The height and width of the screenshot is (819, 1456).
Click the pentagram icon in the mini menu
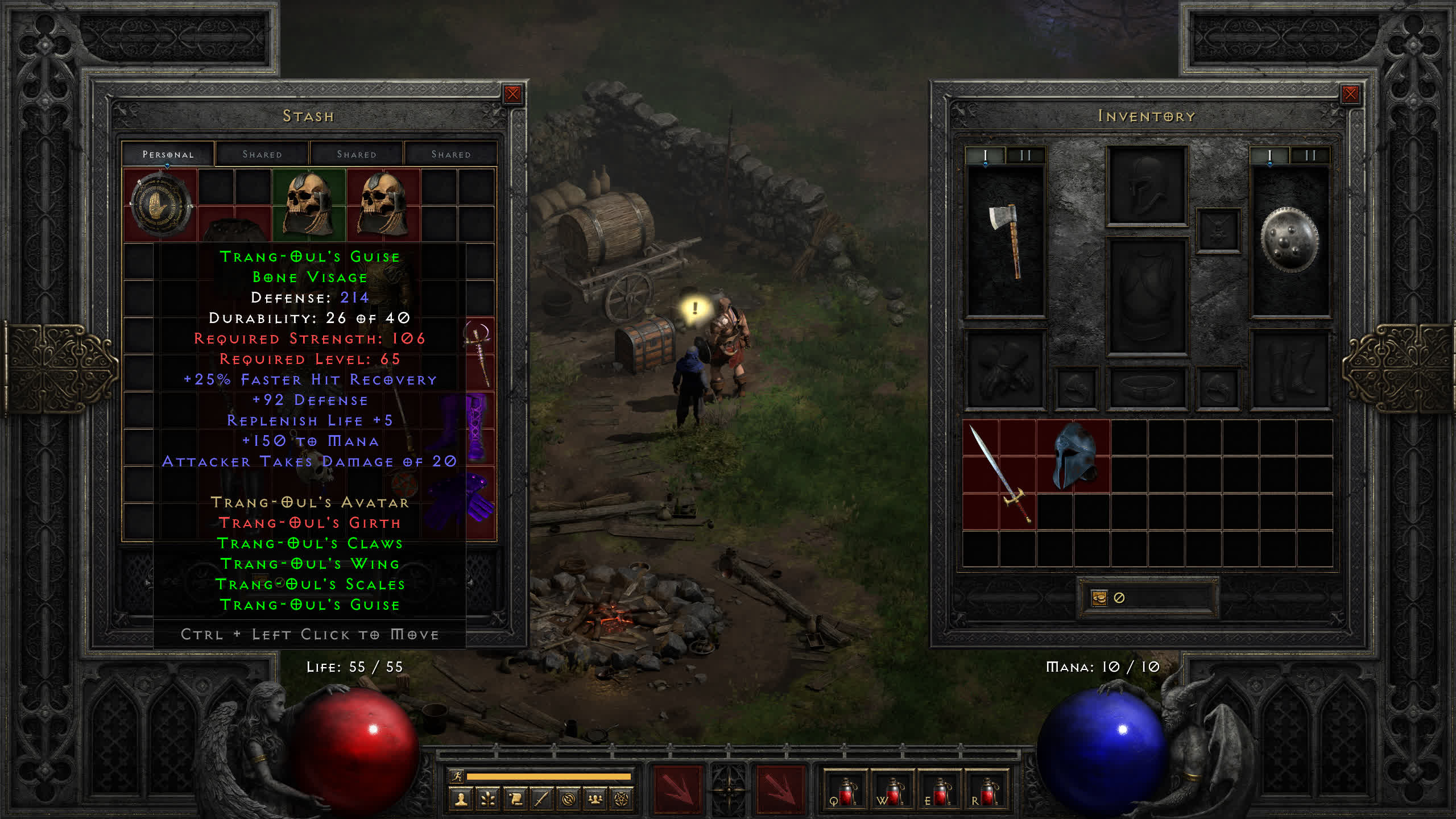(622, 800)
